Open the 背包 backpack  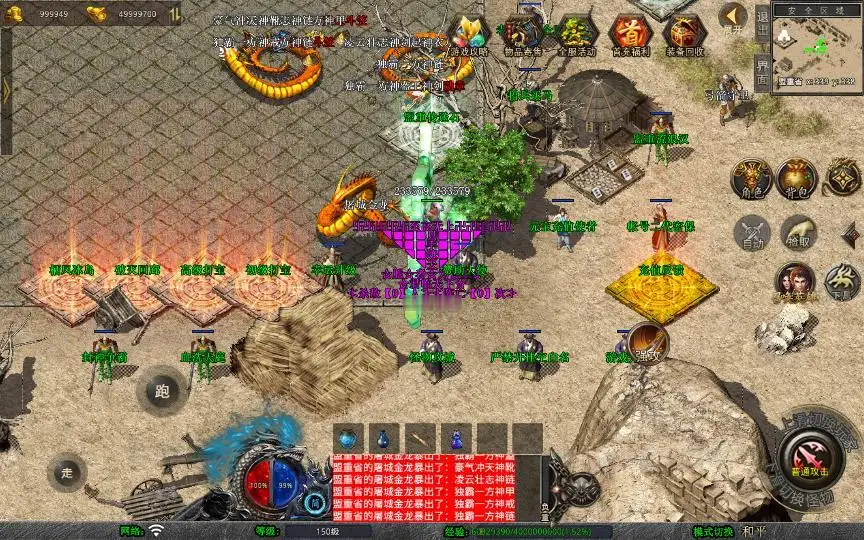tap(797, 177)
